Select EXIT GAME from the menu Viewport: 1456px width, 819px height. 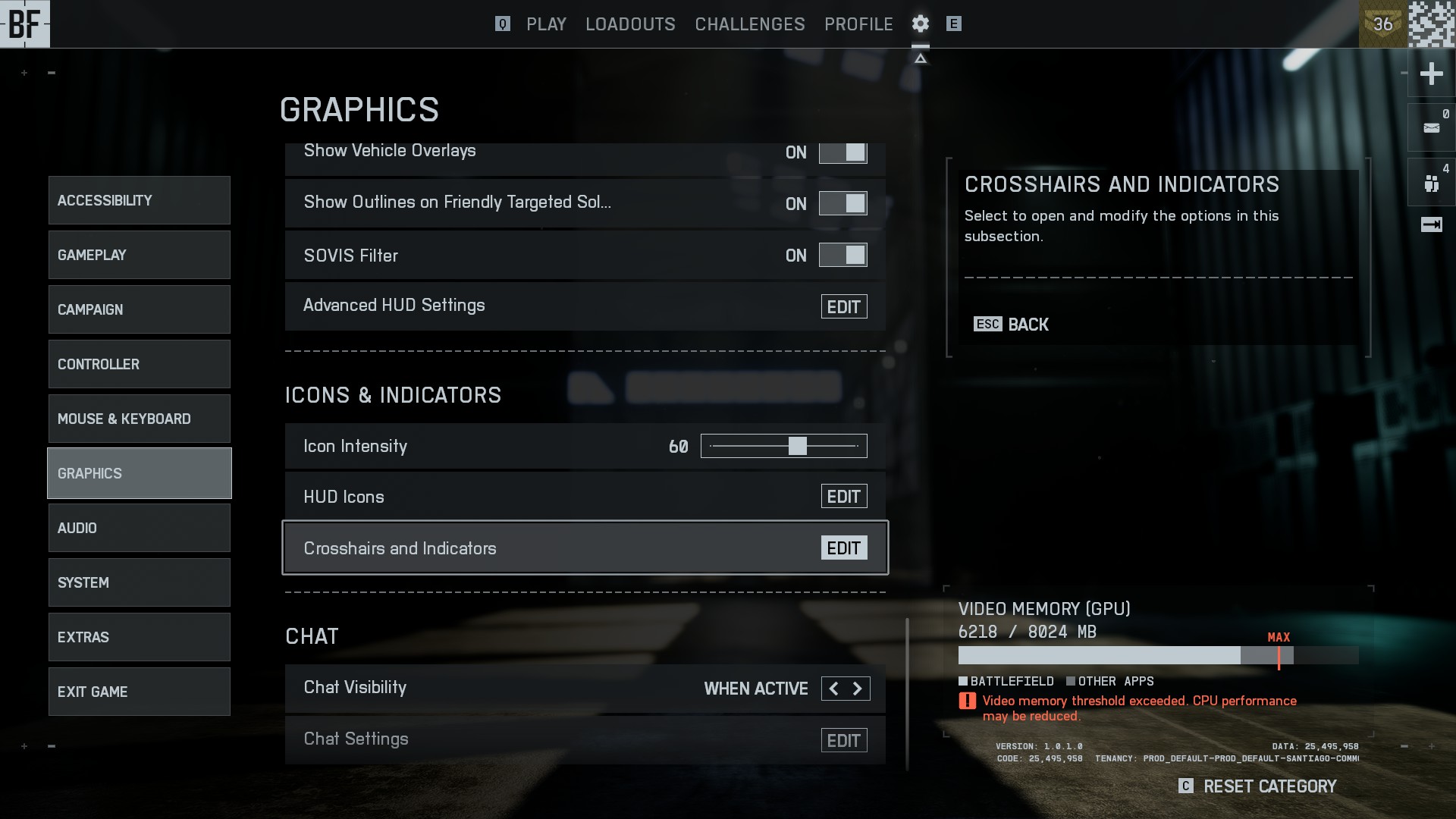click(140, 692)
